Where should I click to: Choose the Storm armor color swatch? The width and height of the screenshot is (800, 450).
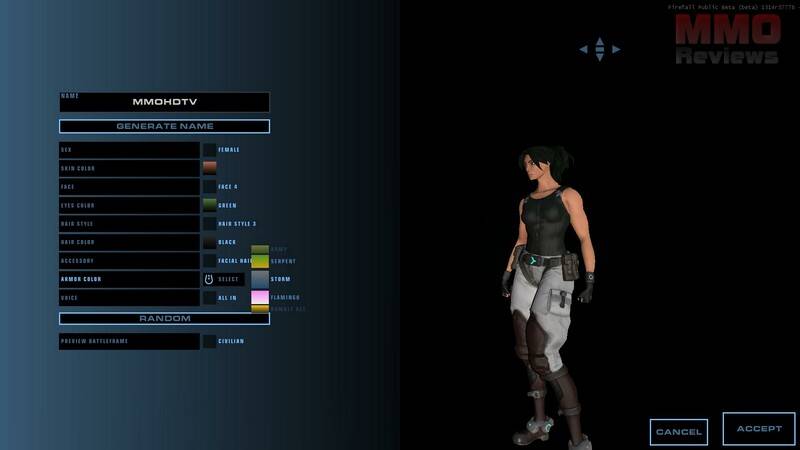(x=260, y=279)
